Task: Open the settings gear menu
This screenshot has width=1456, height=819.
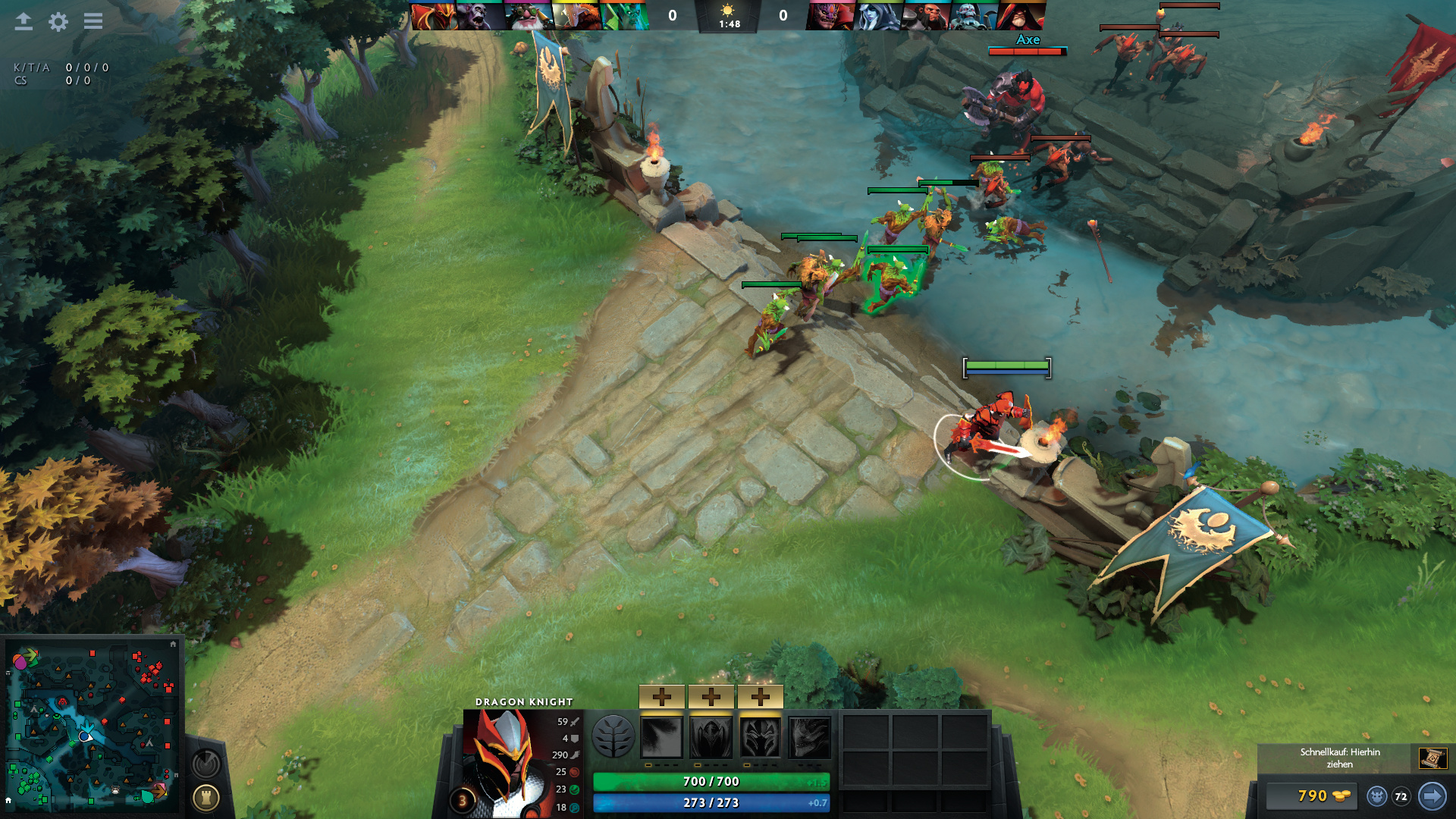Action: click(x=58, y=21)
